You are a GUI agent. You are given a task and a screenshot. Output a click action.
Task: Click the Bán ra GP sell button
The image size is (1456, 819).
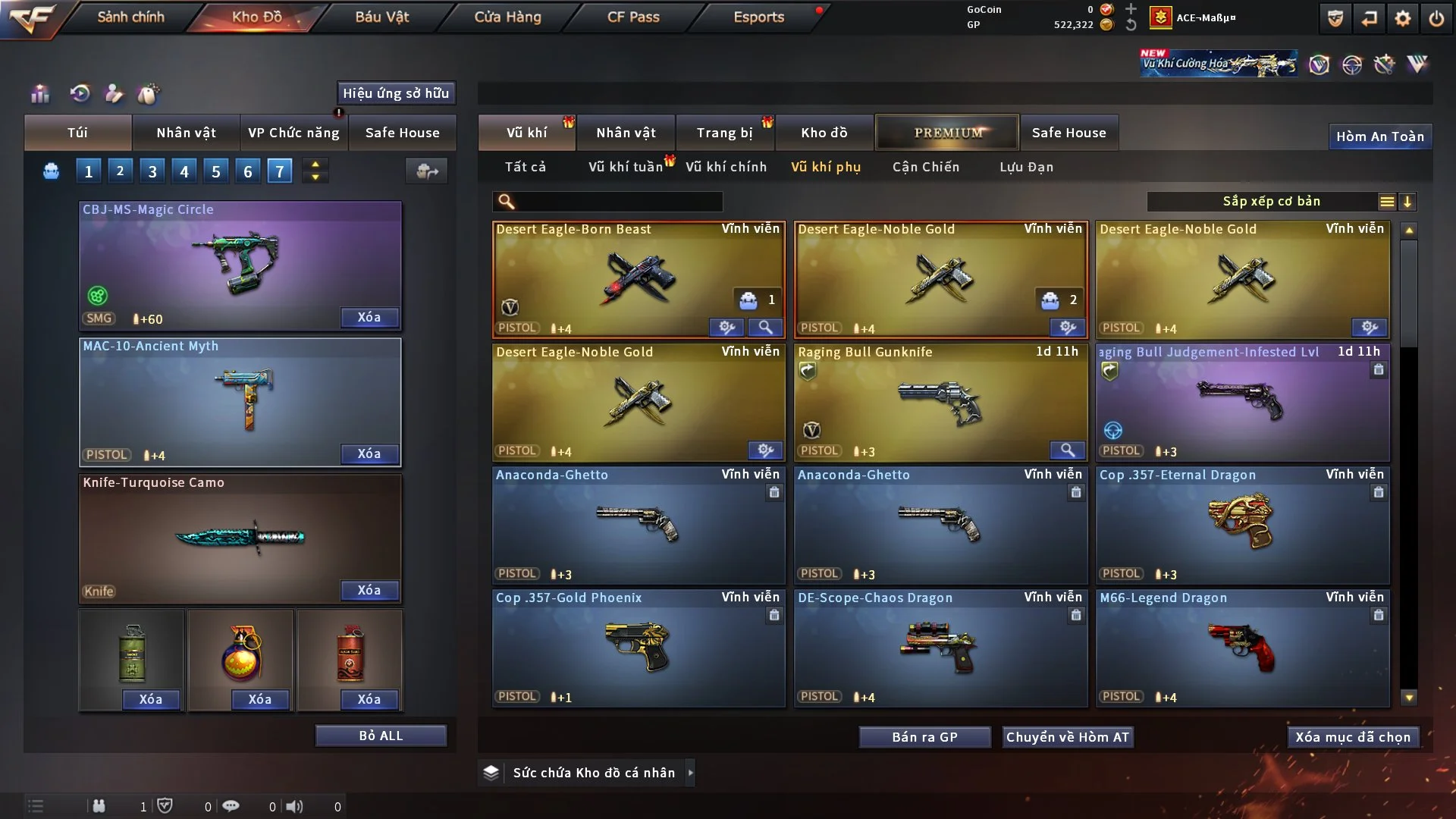pyautogui.click(x=924, y=737)
